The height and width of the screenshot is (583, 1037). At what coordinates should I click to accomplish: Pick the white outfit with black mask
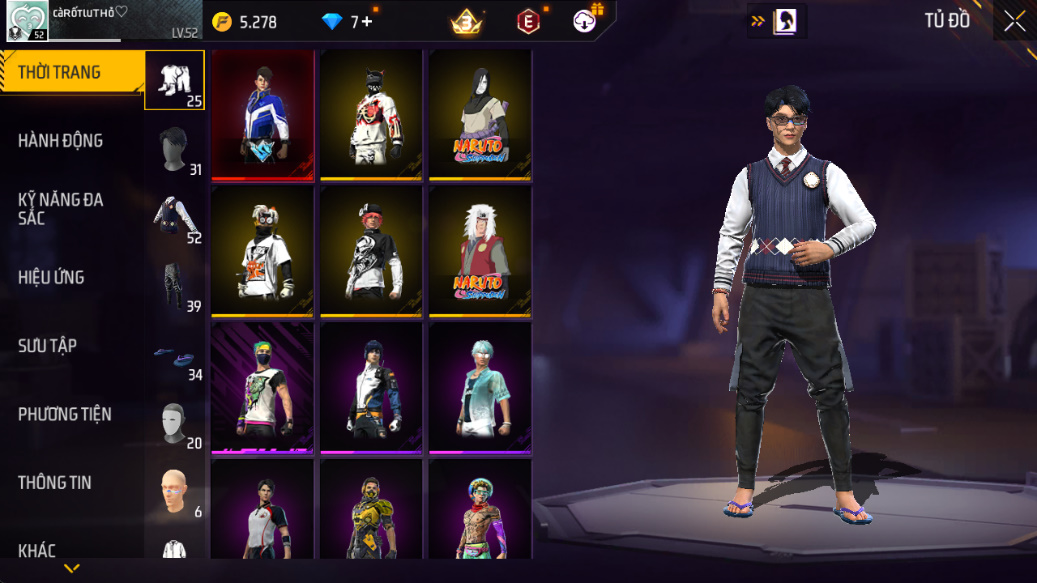[x=372, y=115]
